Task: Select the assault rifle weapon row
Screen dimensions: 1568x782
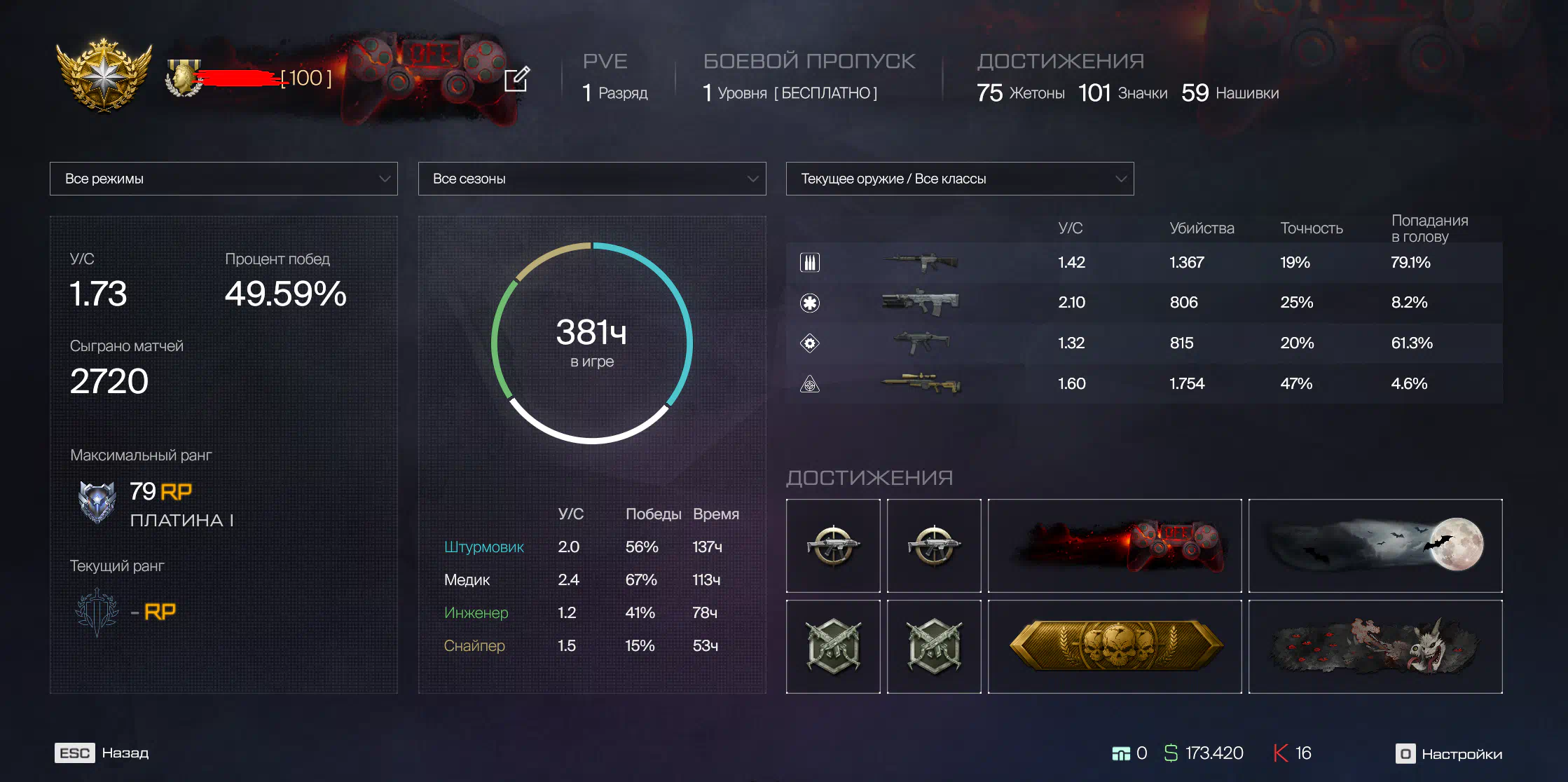Action: click(1143, 263)
